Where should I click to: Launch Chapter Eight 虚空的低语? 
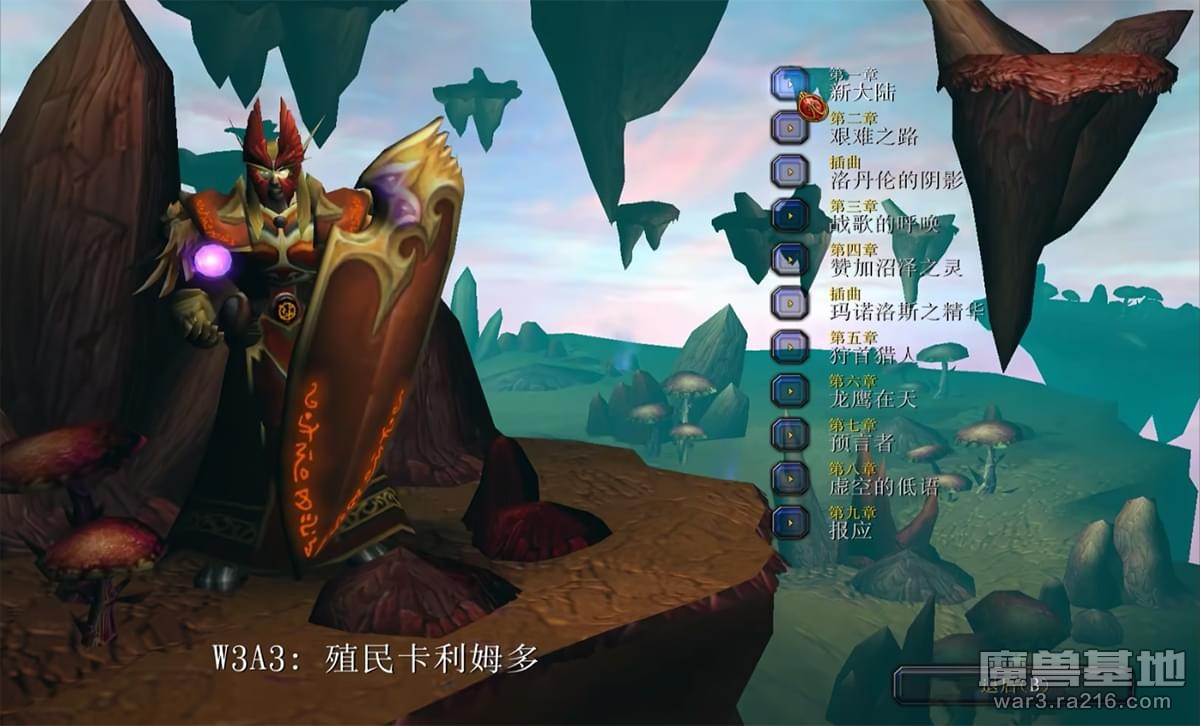click(x=790, y=478)
